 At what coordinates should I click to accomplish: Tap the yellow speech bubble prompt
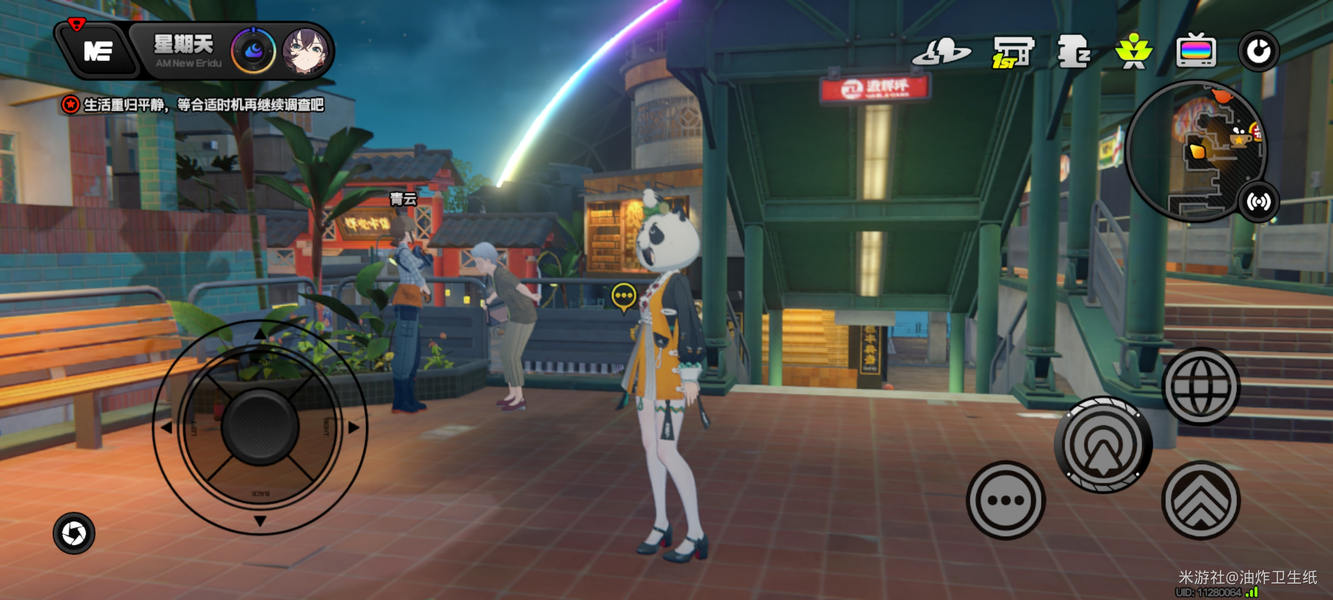click(x=624, y=296)
